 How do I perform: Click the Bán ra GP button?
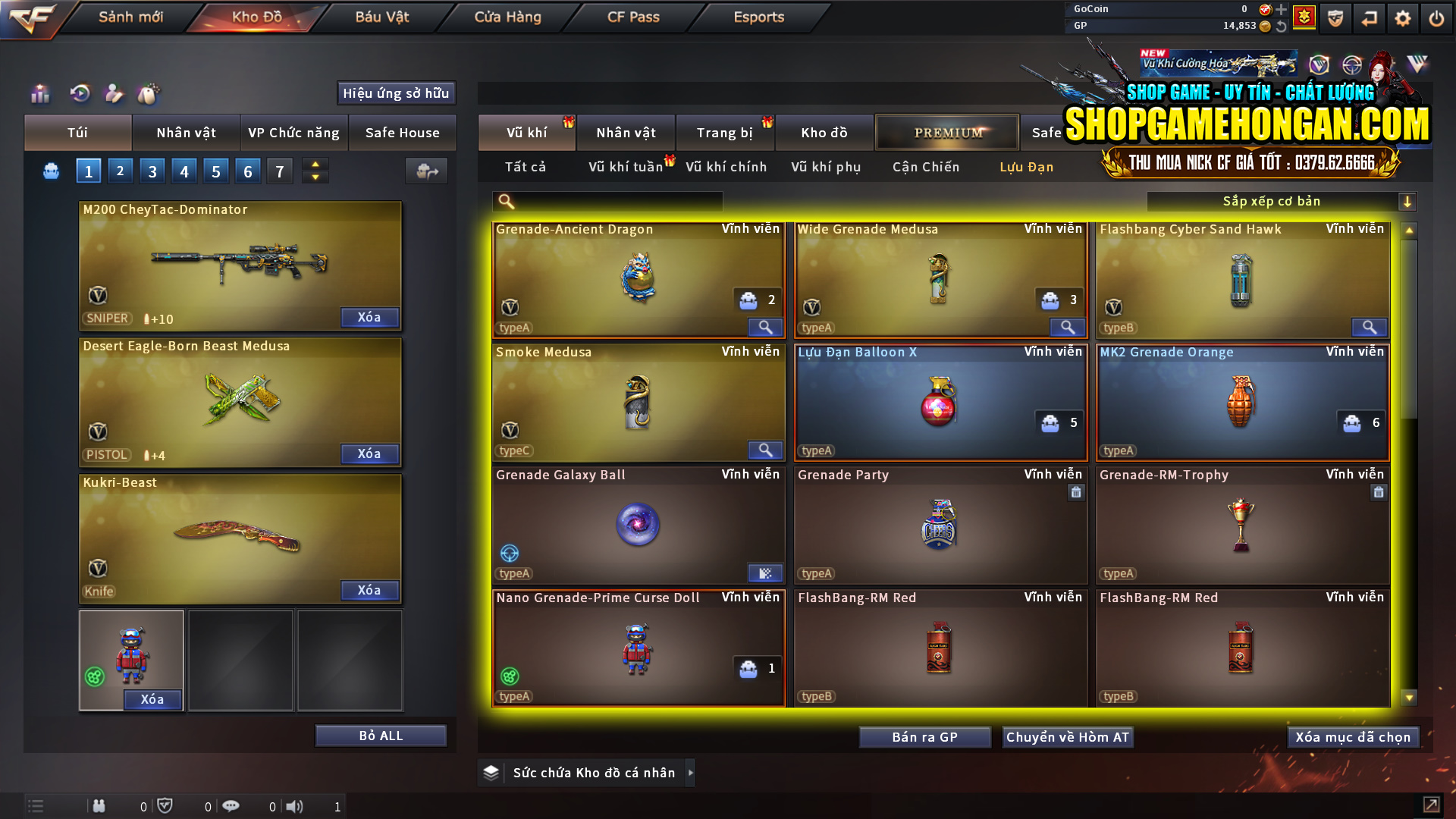924,736
